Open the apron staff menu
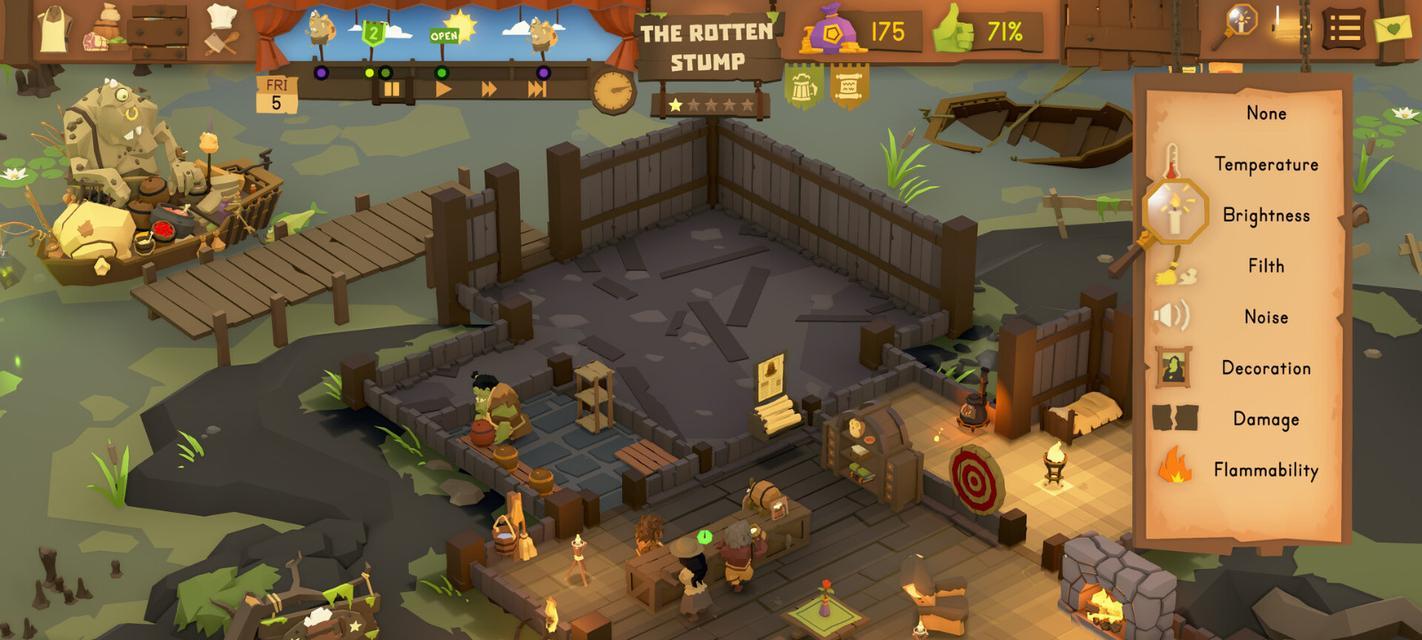1422x640 pixels. (54, 29)
